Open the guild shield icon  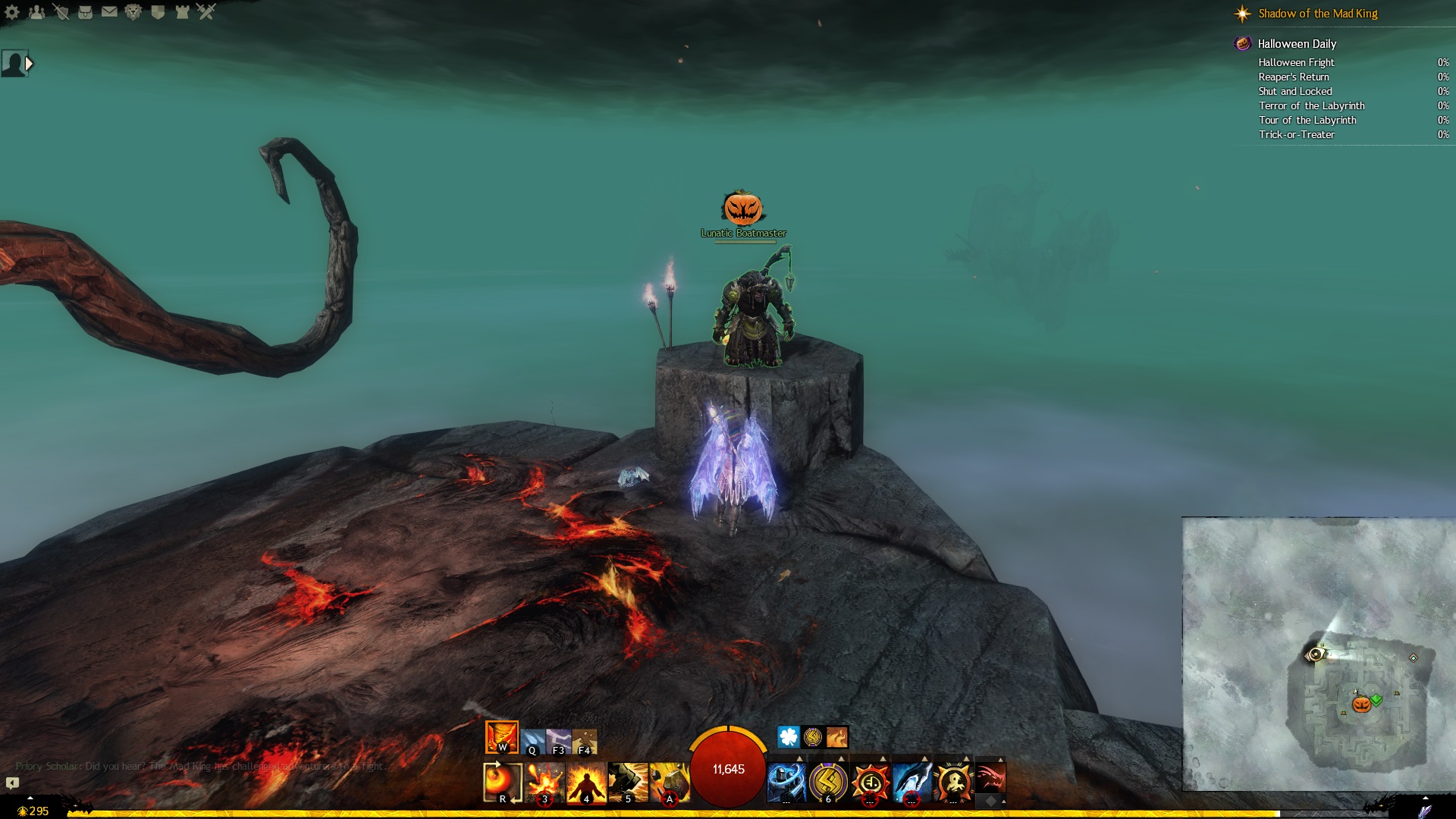pos(158,12)
